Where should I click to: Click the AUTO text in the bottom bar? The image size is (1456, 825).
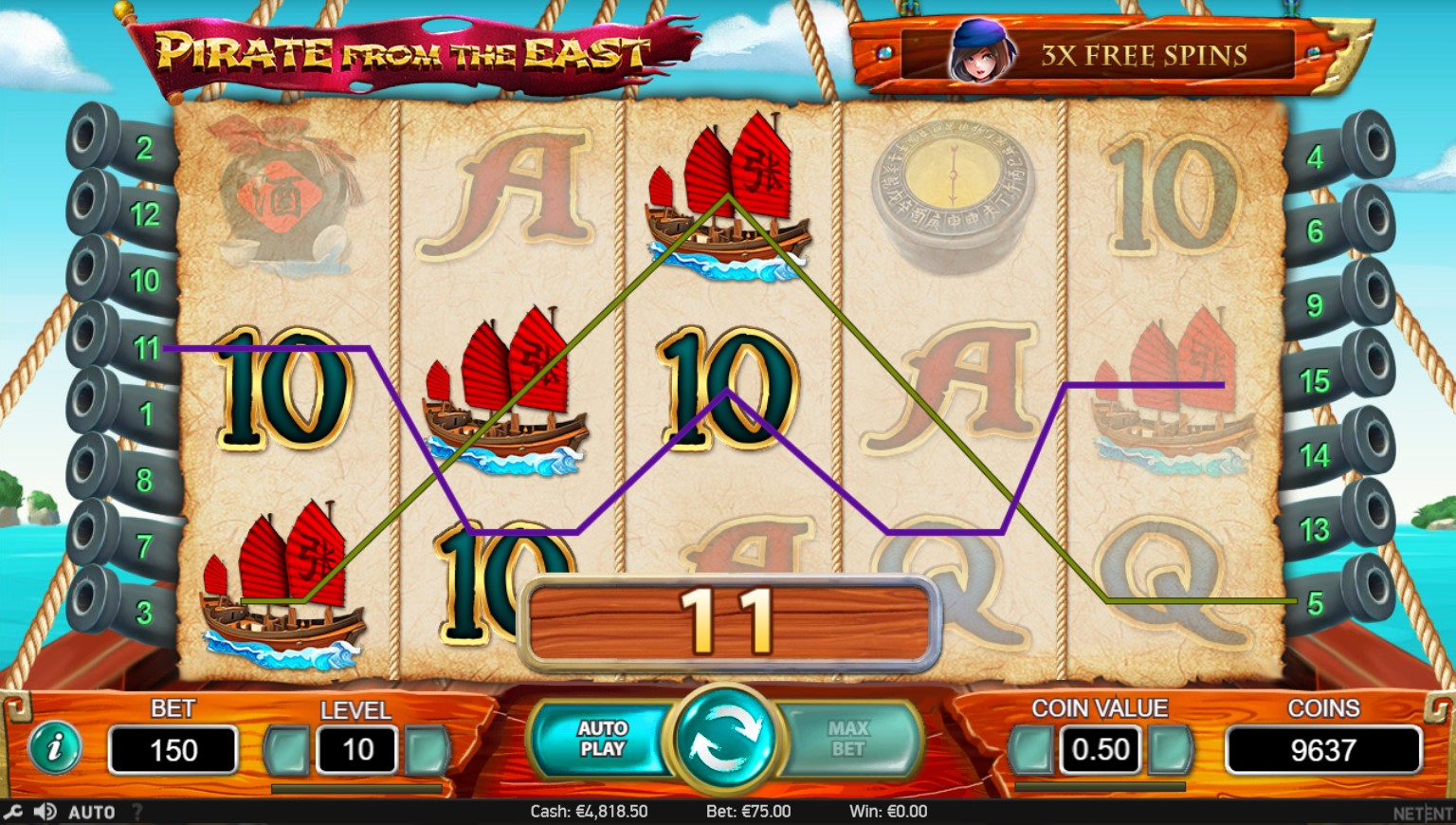[x=92, y=812]
